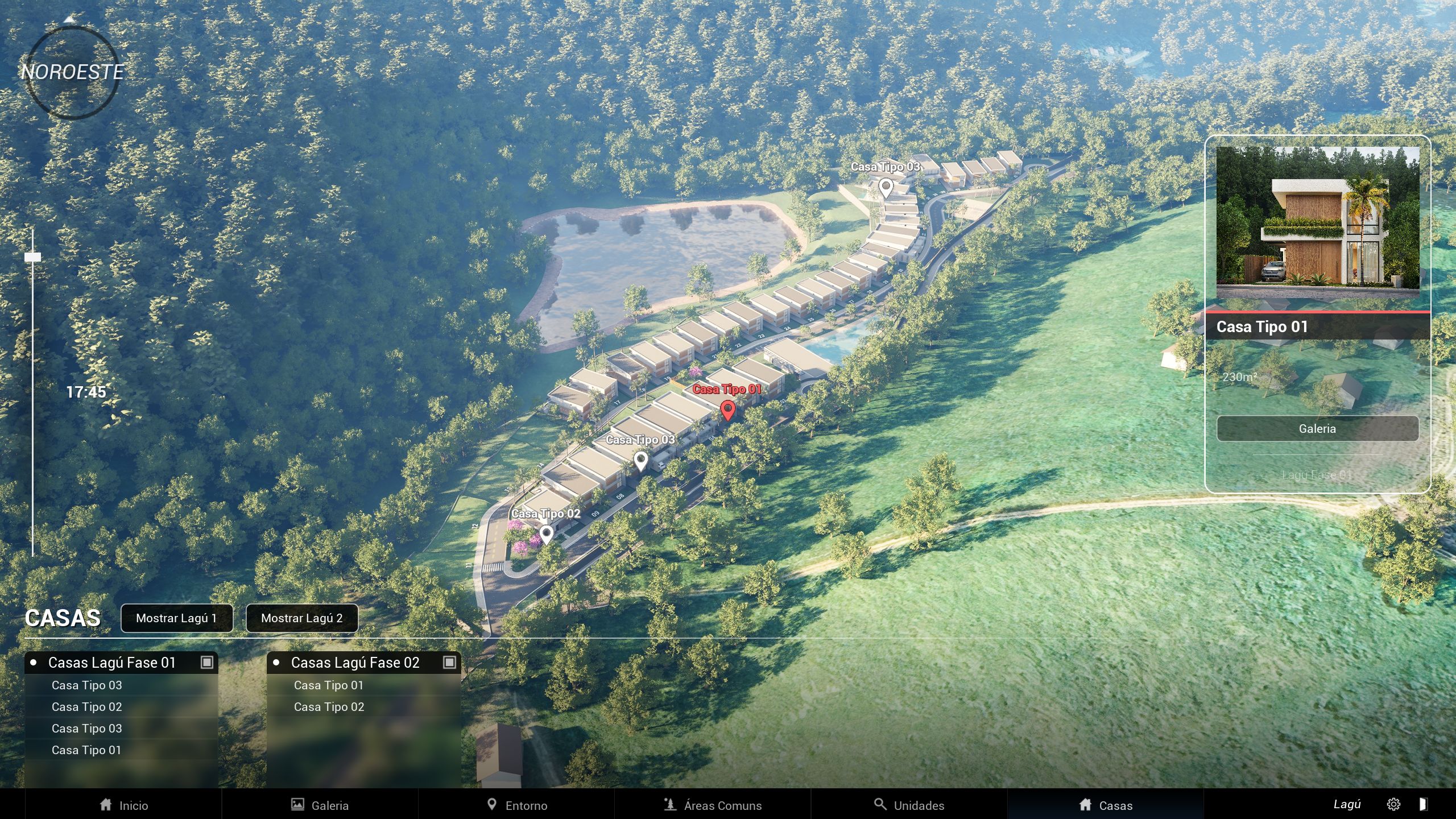Switch to the Entorno tab
This screenshot has height=819, width=1456.
click(x=516, y=805)
